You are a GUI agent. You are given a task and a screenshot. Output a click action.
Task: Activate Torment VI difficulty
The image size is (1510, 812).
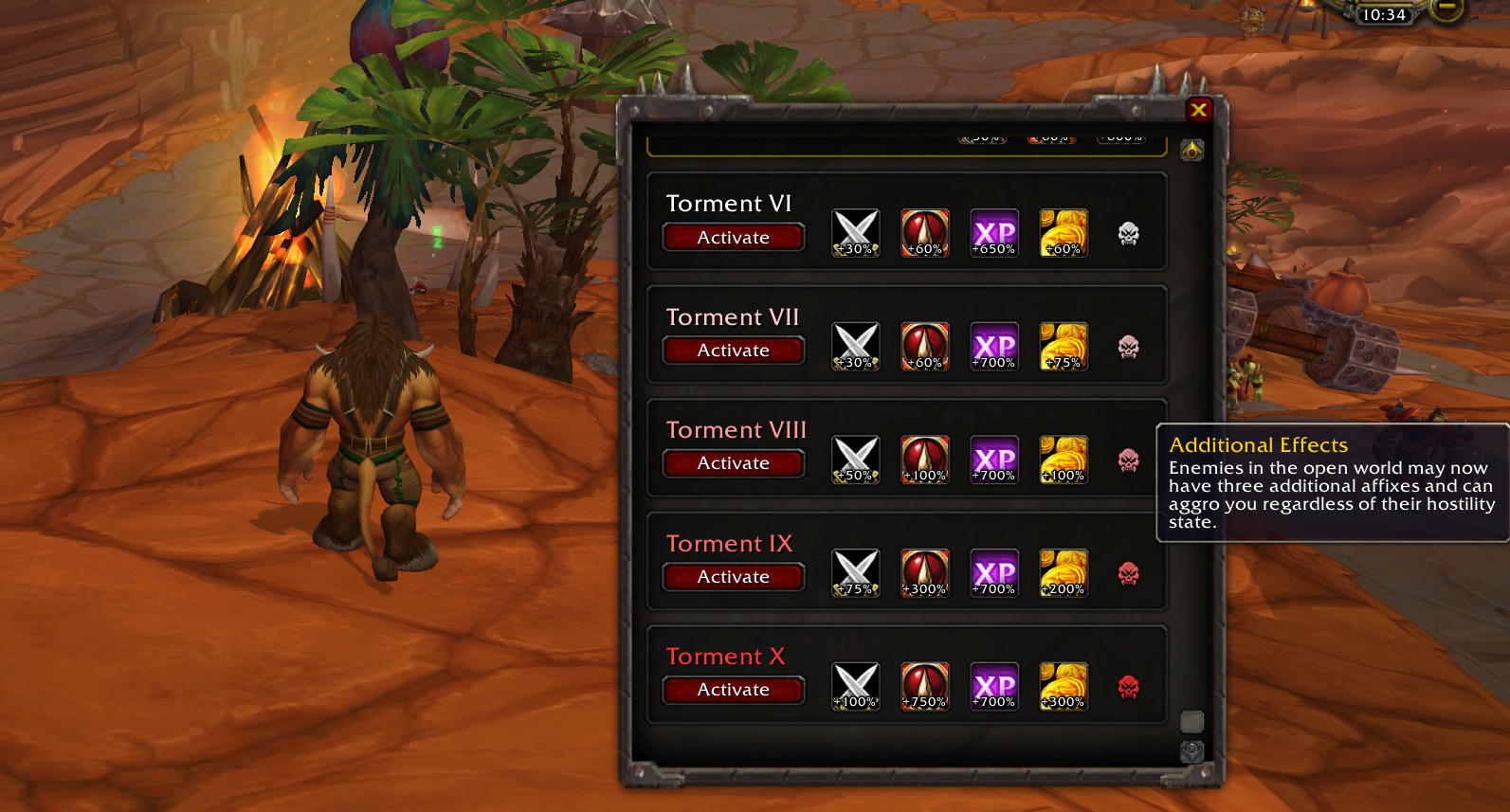pos(733,238)
